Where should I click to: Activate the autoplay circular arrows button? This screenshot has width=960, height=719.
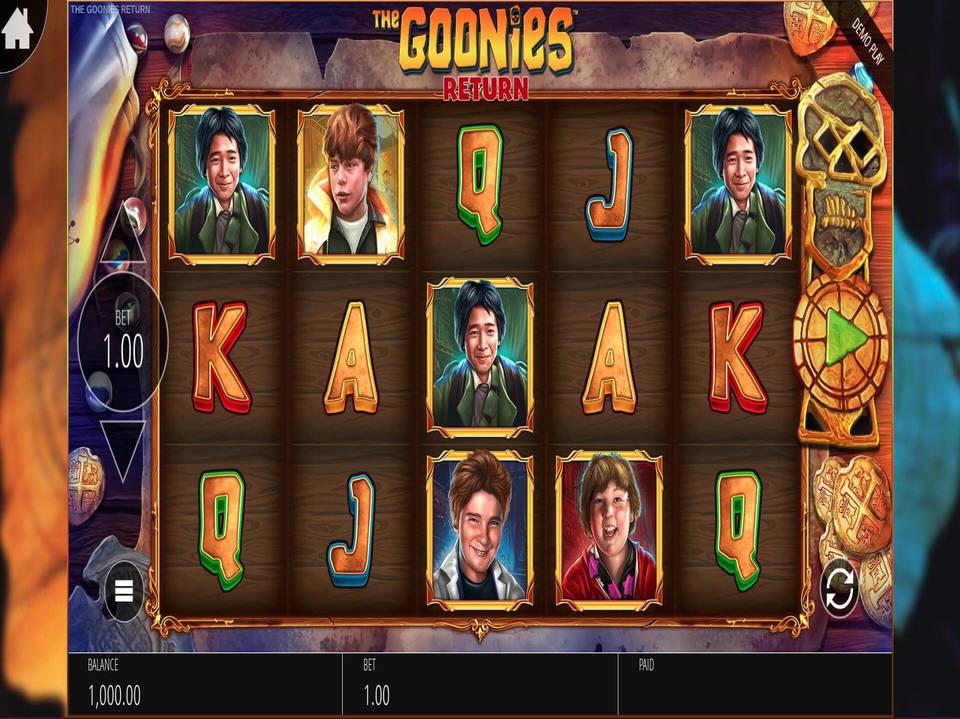pos(840,589)
